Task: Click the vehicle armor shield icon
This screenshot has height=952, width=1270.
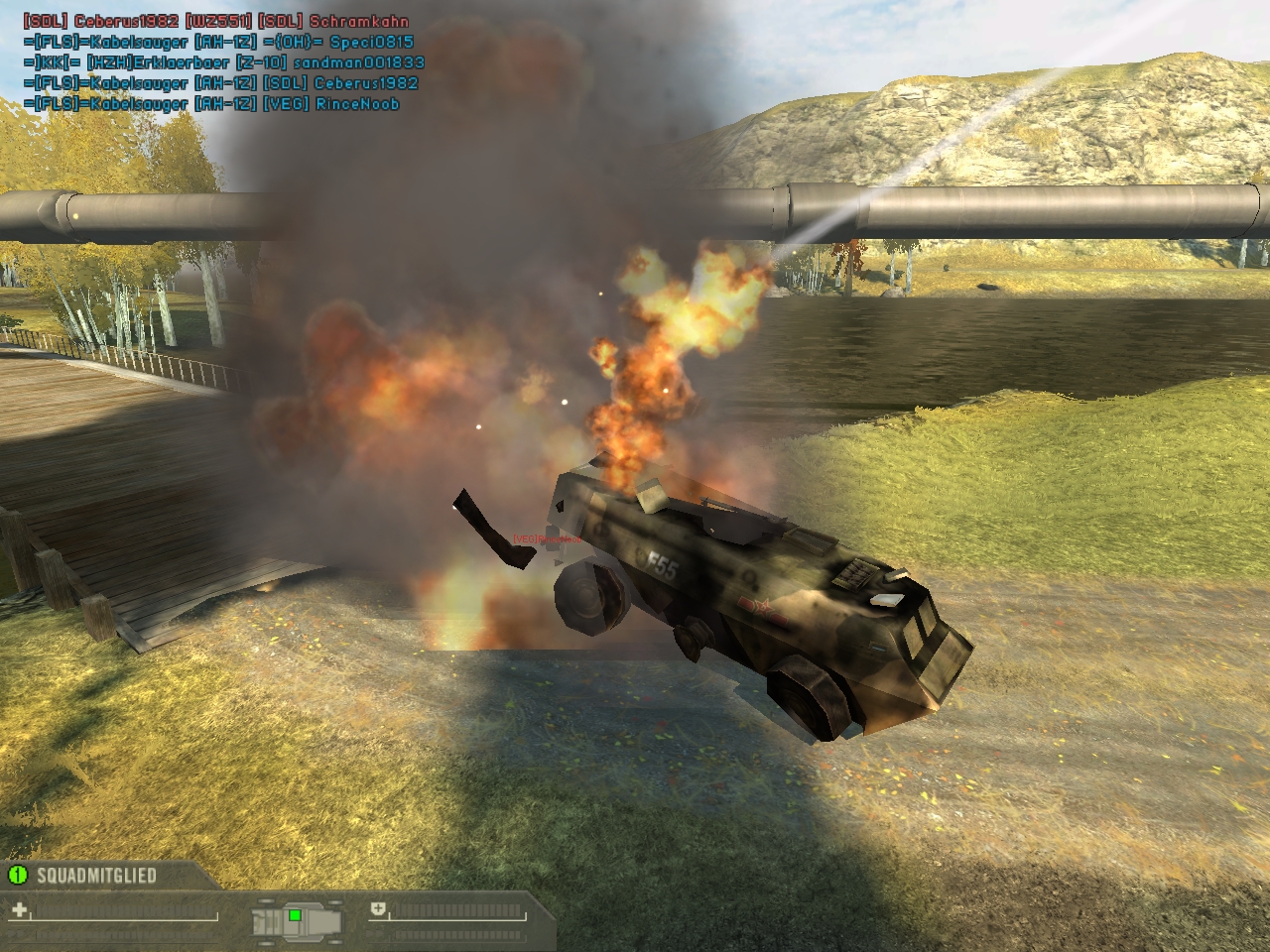Action: pos(378,909)
